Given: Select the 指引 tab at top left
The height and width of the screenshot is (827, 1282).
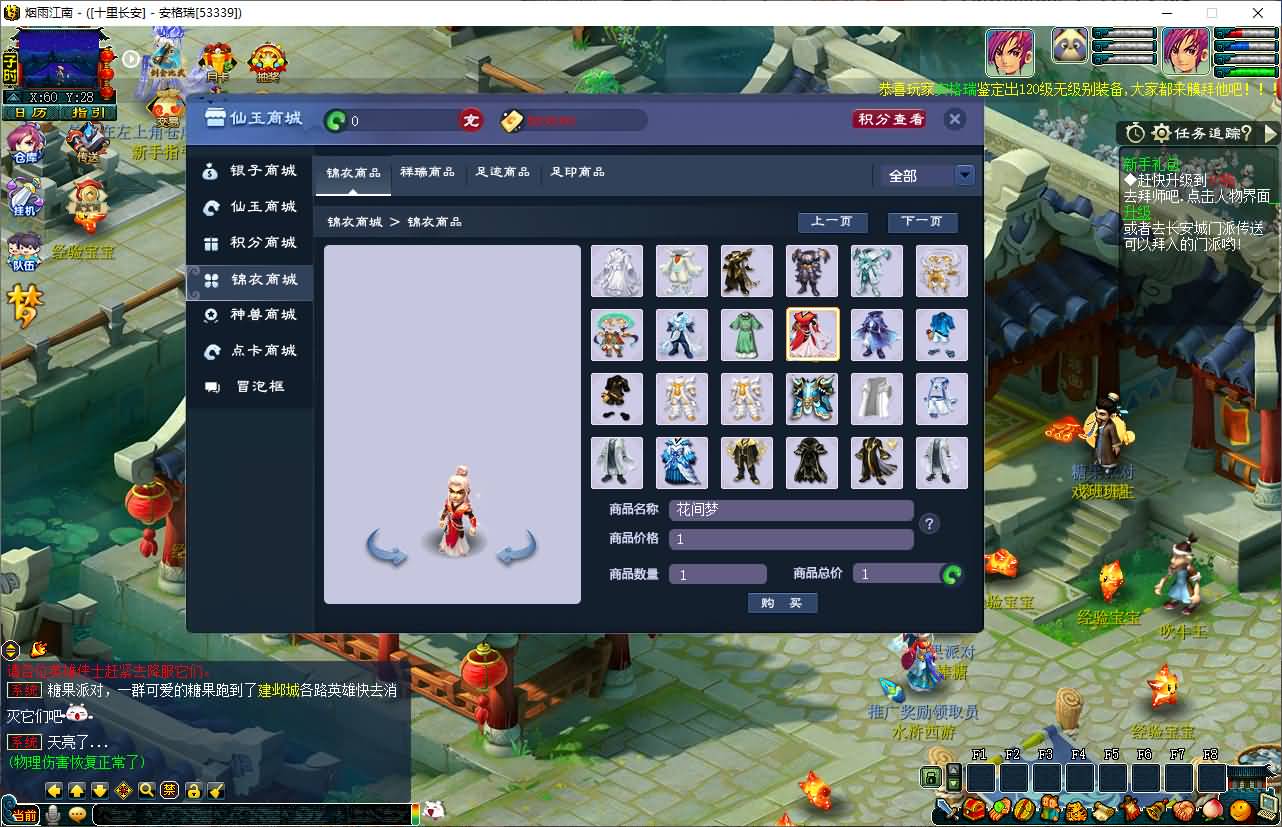Looking at the screenshot, I should tap(86, 112).
